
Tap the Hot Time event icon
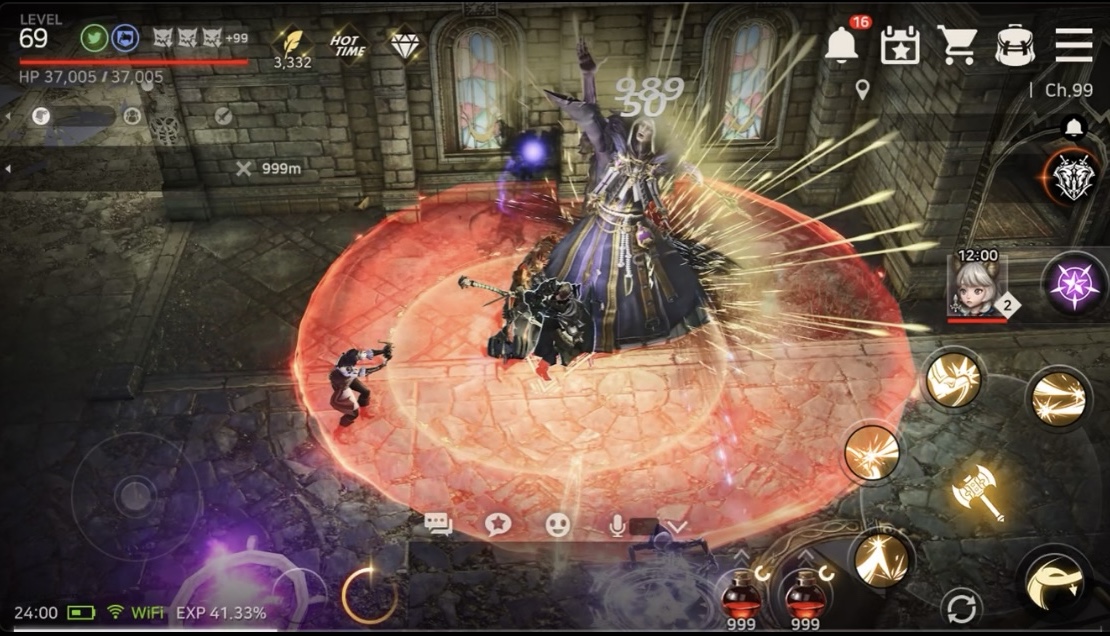348,45
